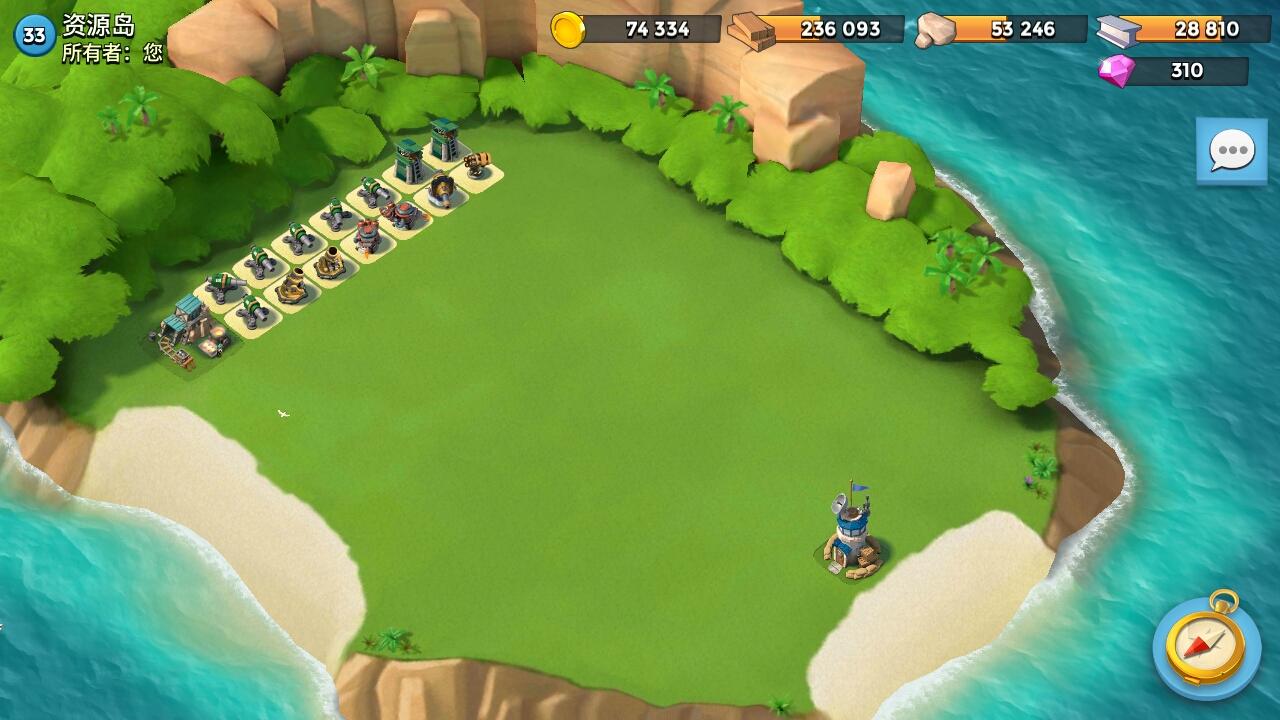Click the gold coin resource icon
Screen dimensions: 1280x720
(x=570, y=30)
